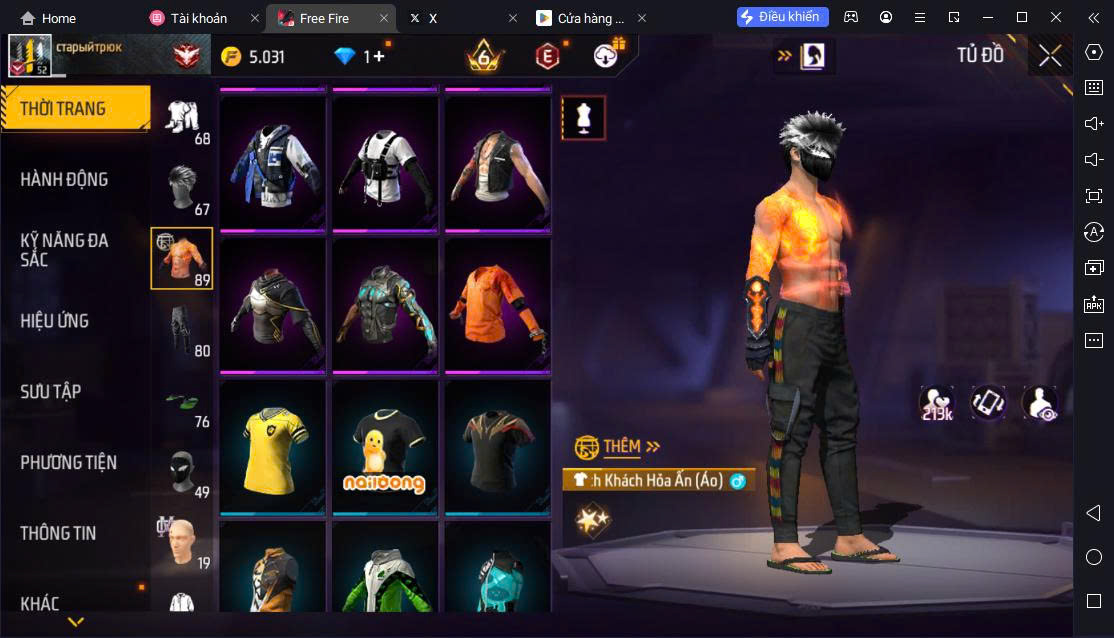This screenshot has width=1114, height=638.
Task: Go to the PHƯƠNG TIỆN category
Action: coord(68,463)
